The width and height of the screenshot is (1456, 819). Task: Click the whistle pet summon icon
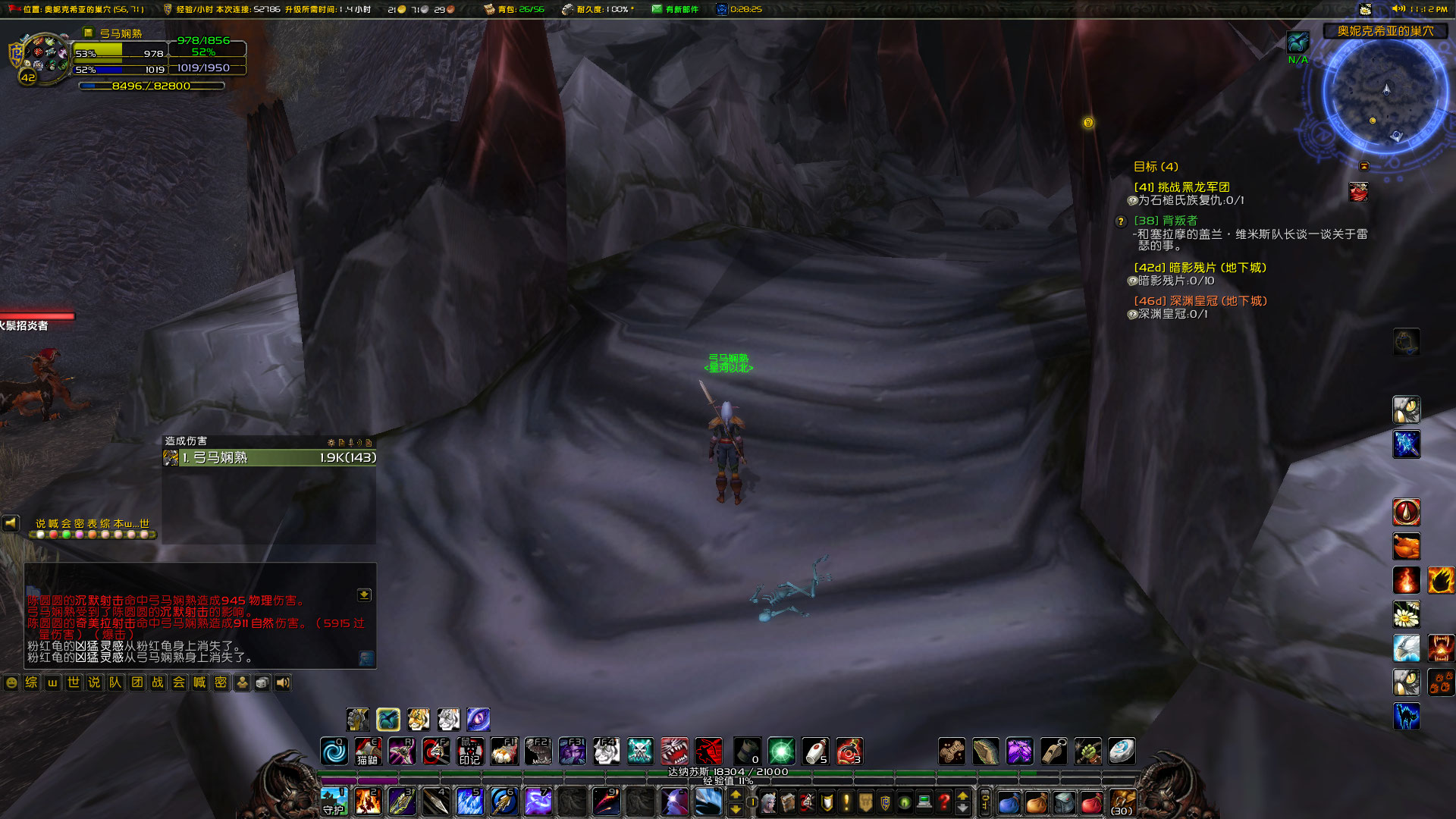[1053, 751]
